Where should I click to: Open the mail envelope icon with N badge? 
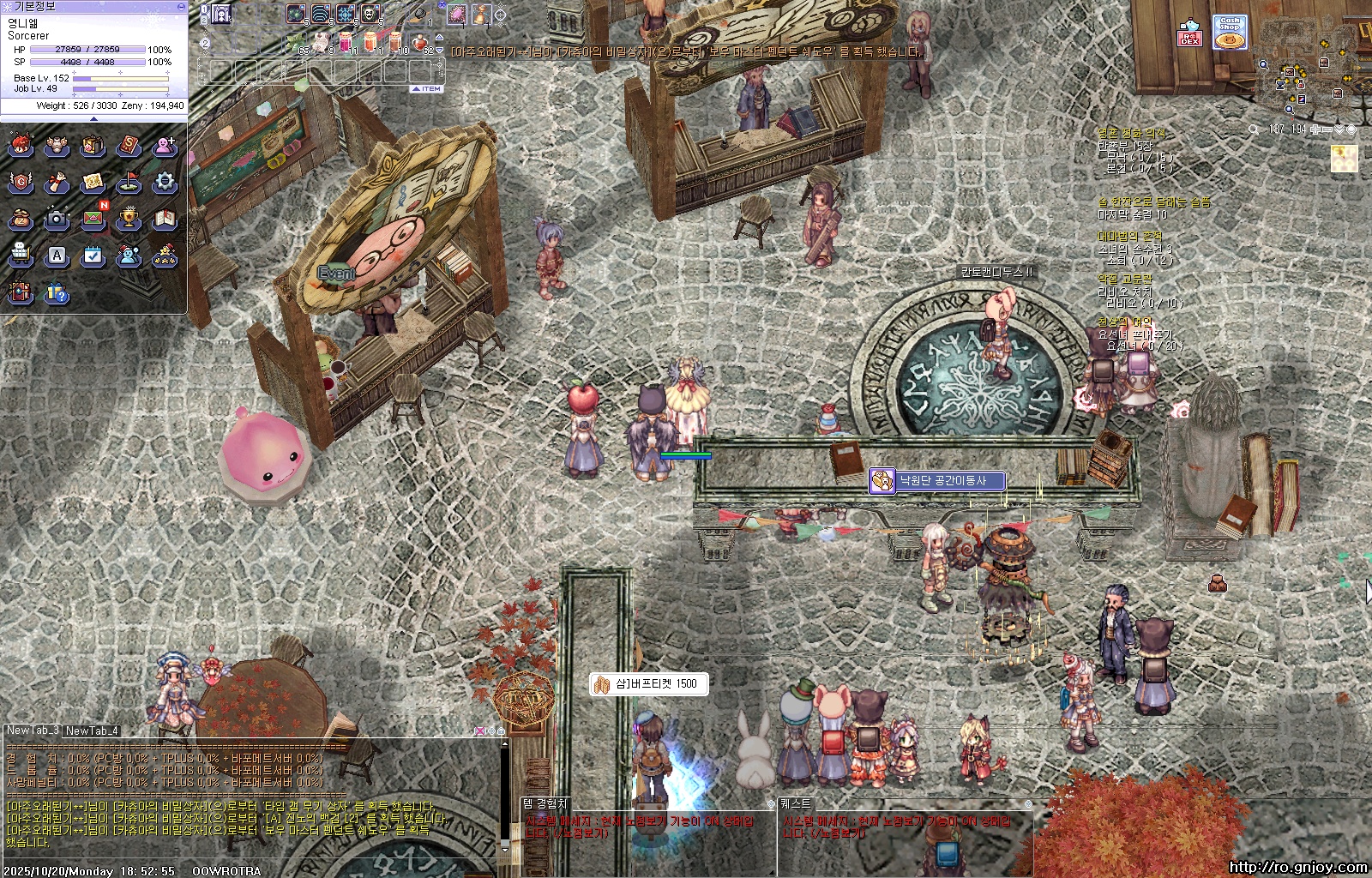click(93, 219)
